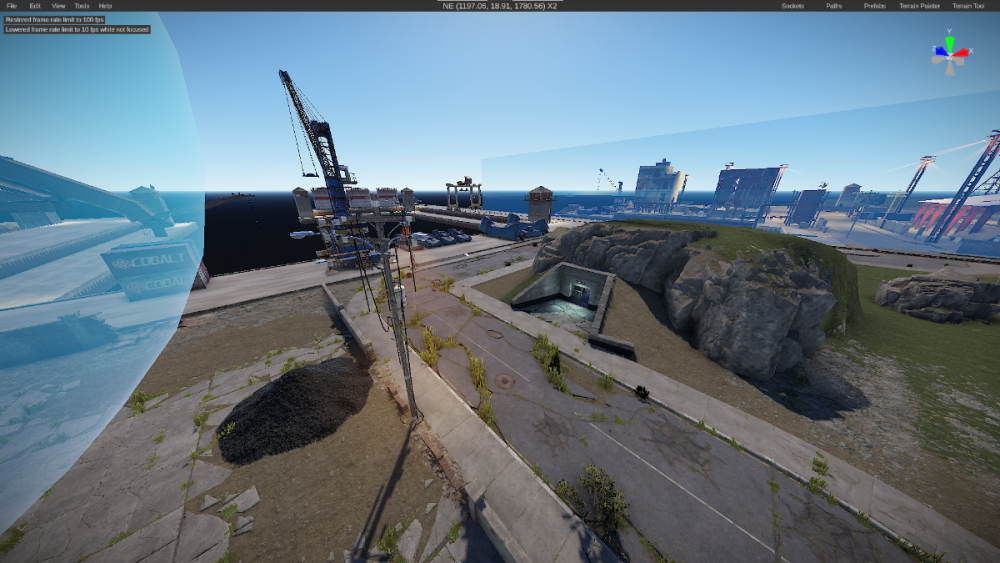This screenshot has width=1000, height=563.
Task: Open the Paths tool
Action: (x=834, y=6)
